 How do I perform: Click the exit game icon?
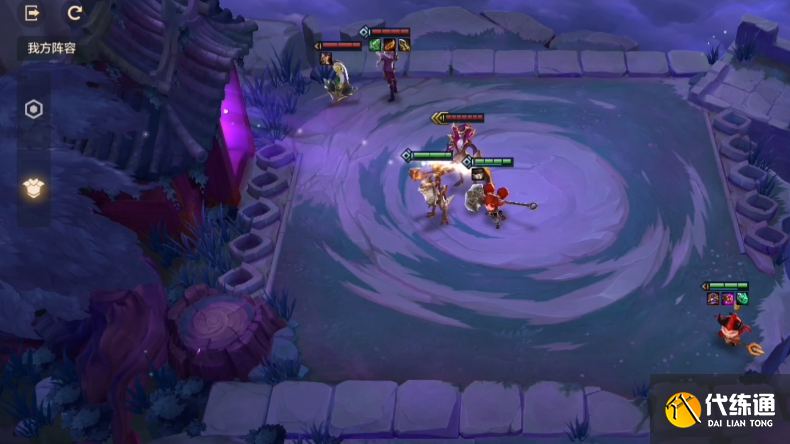[x=33, y=14]
